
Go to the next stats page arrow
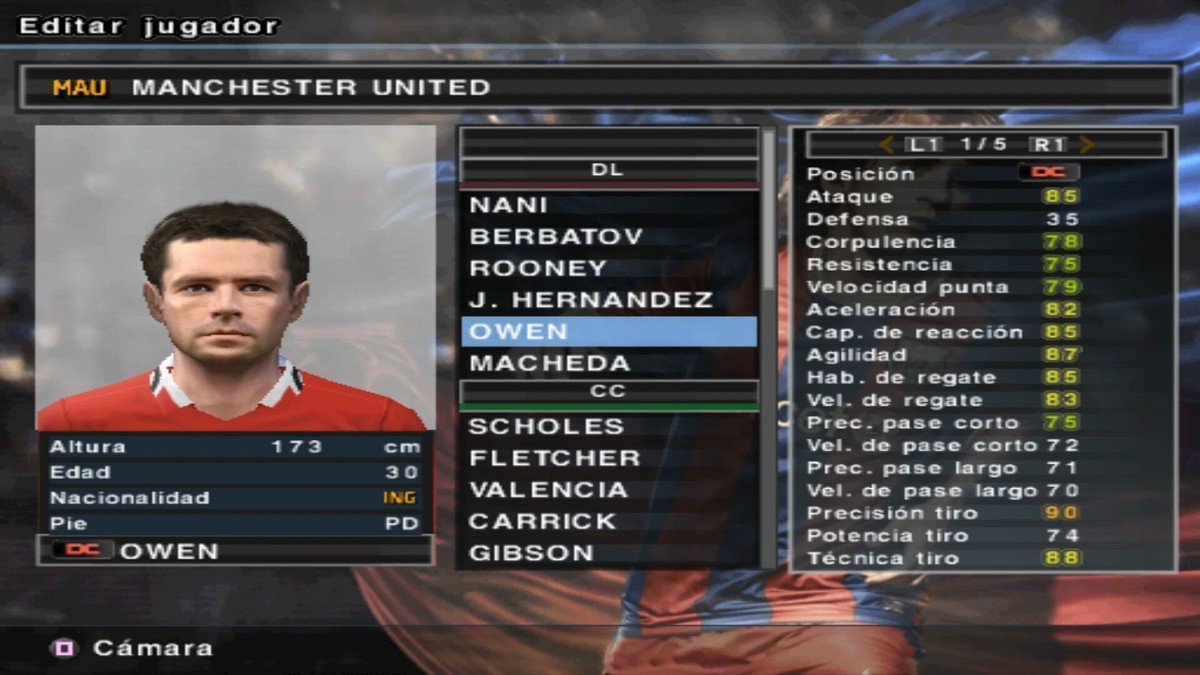1087,145
